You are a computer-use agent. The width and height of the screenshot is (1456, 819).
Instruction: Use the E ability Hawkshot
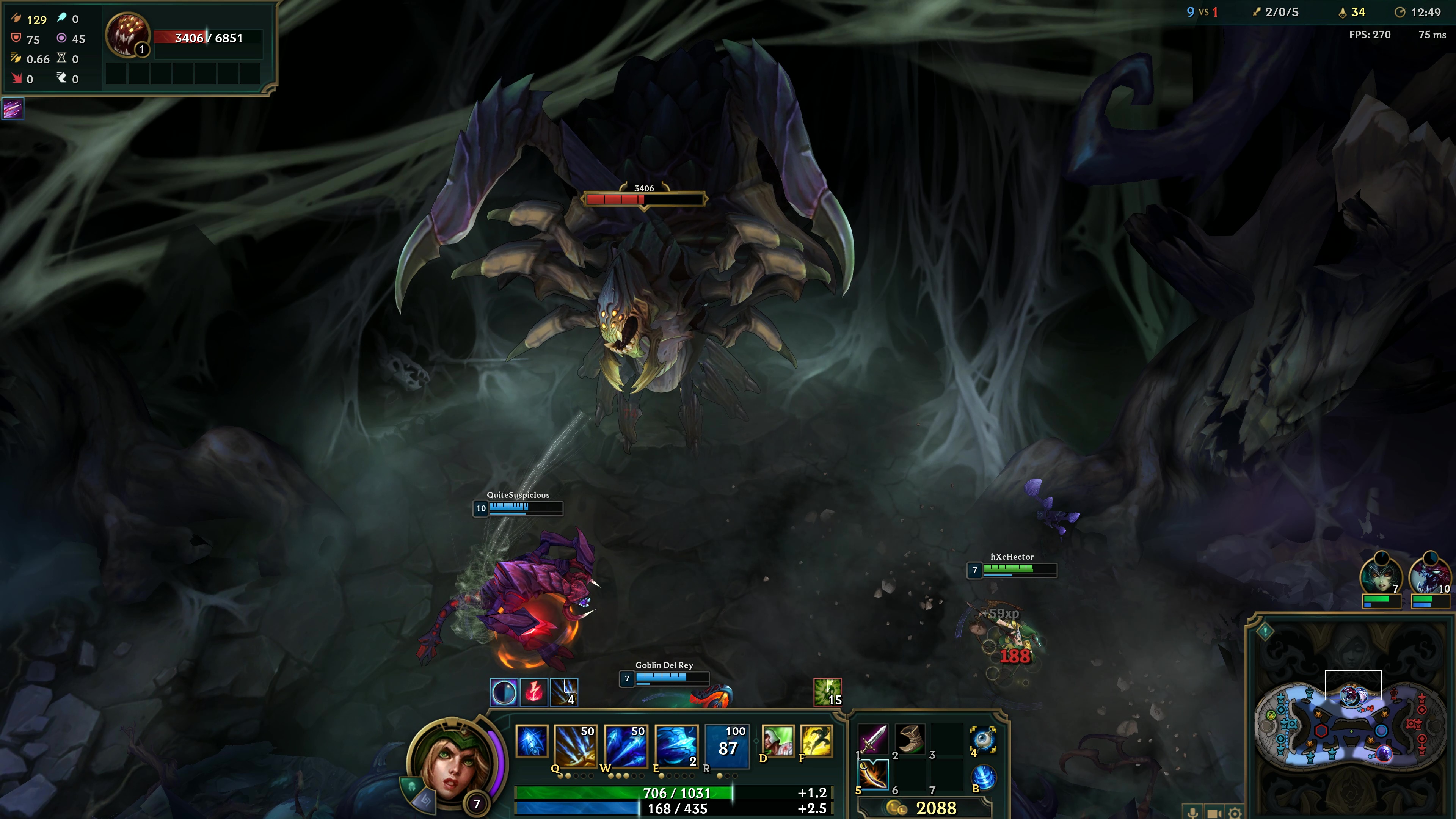pos(675,745)
